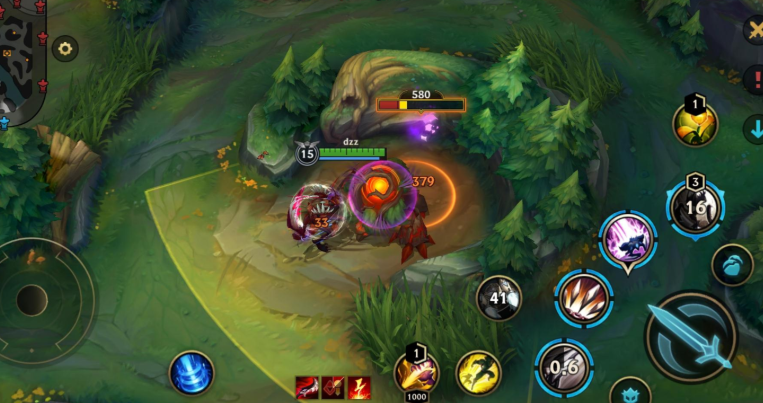Buy the suggested item costing 1000
Screen dimensions: 763x403
coord(417,372)
